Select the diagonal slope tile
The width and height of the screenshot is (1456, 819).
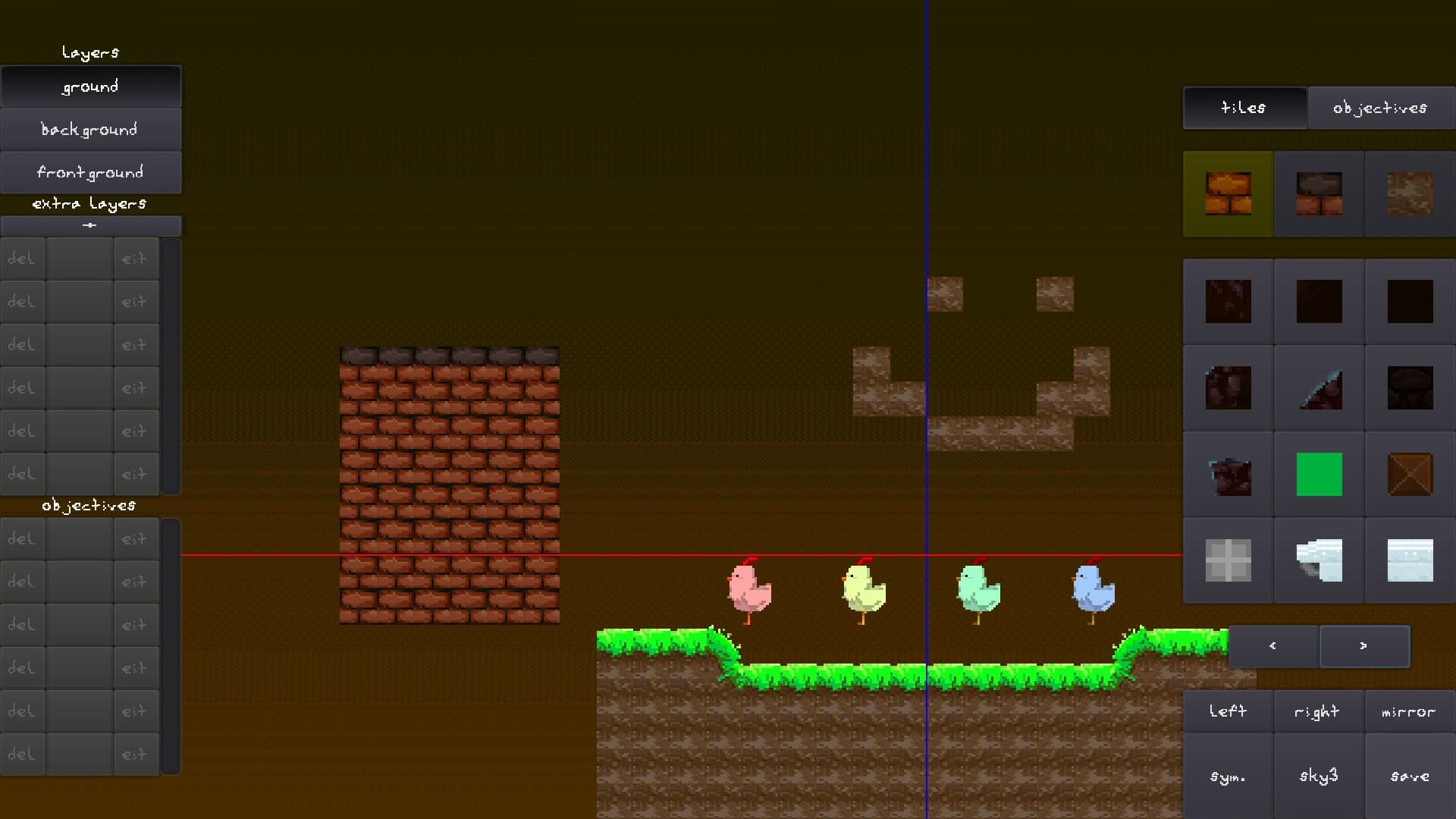[1319, 388]
